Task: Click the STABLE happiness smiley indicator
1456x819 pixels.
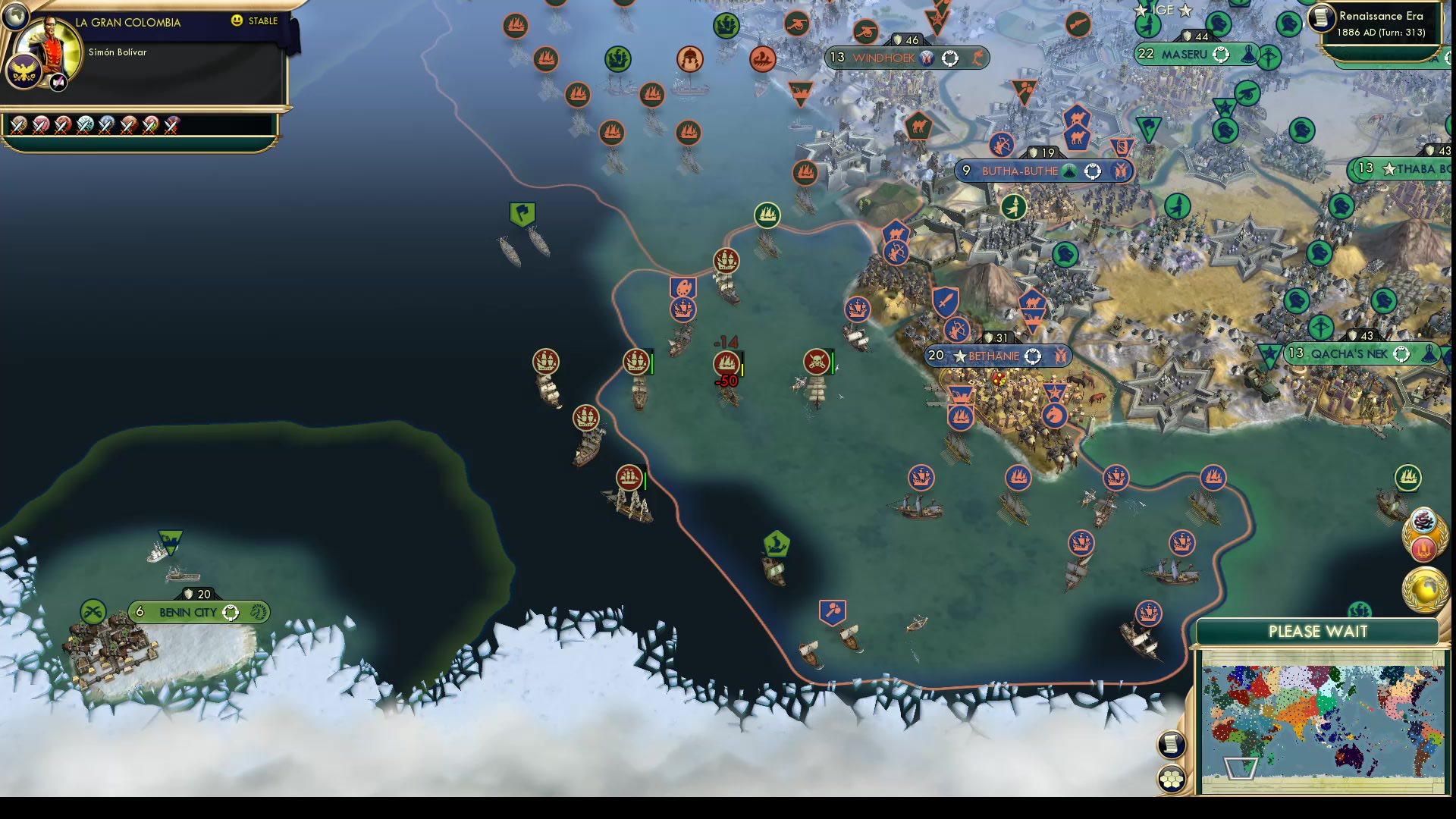Action: [238, 22]
